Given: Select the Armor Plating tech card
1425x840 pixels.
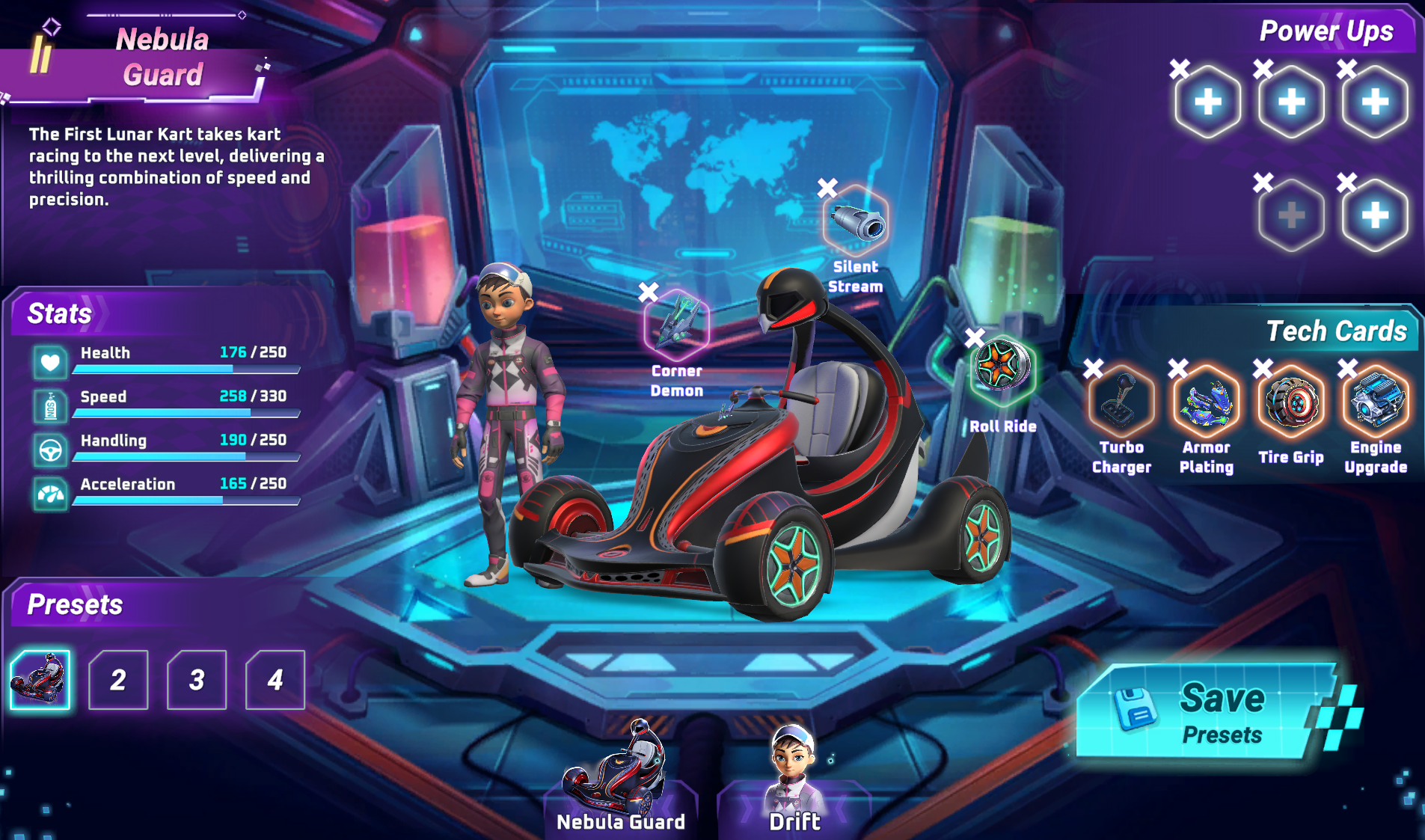Looking at the screenshot, I should [x=1206, y=403].
